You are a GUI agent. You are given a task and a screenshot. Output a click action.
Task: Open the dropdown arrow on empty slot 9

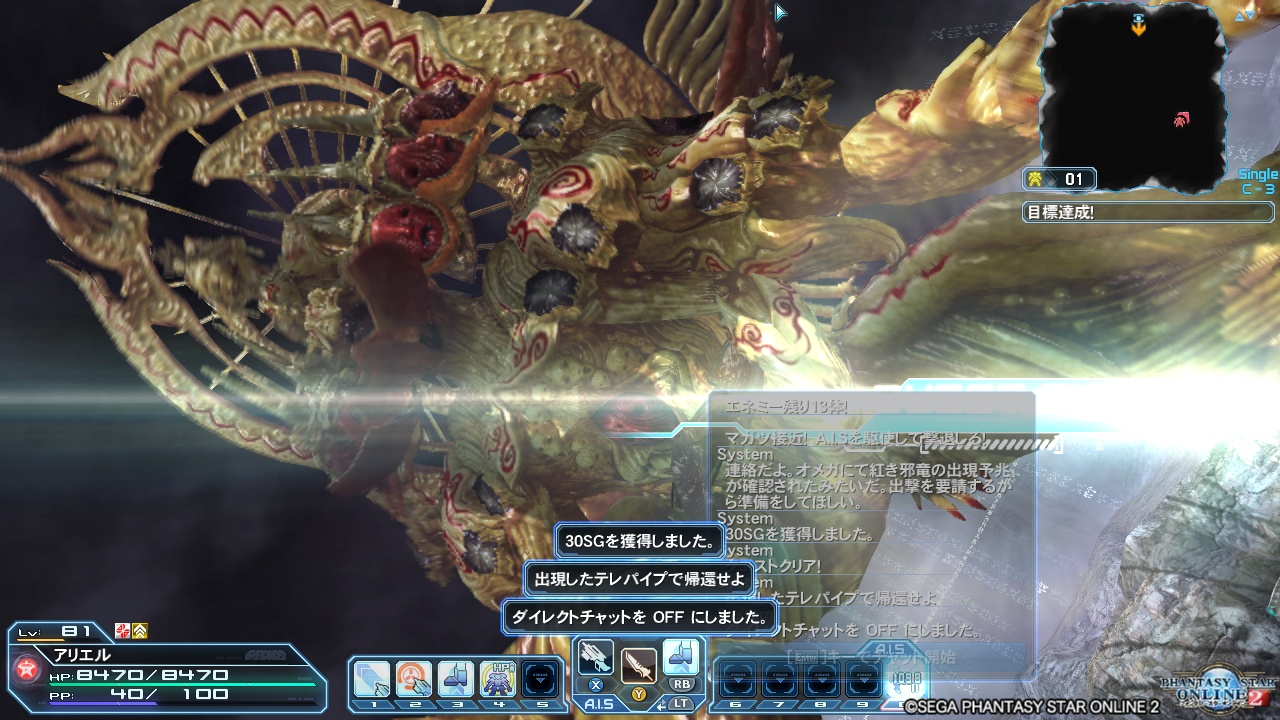[x=864, y=680]
